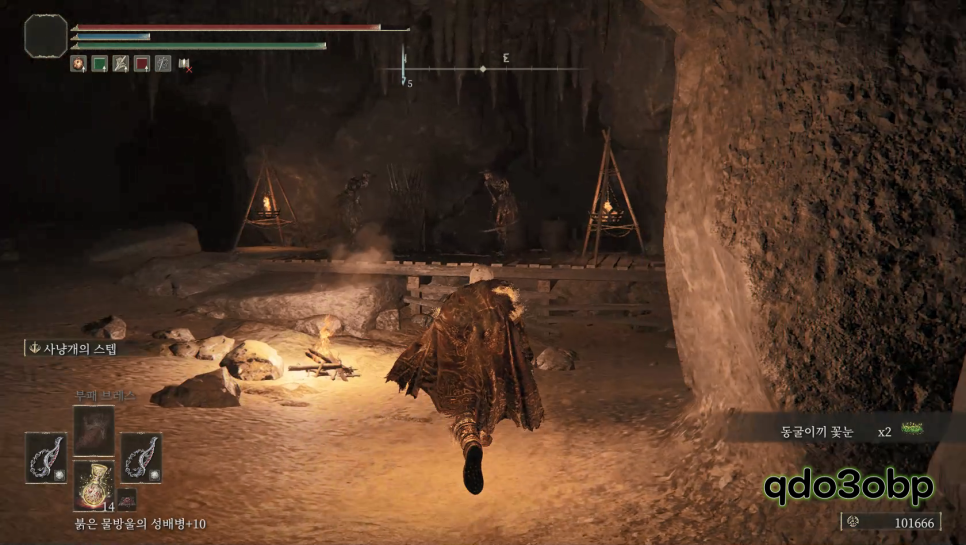Select the left-hand armament slot
Screen dimensions: 966x545
click(x=46, y=458)
